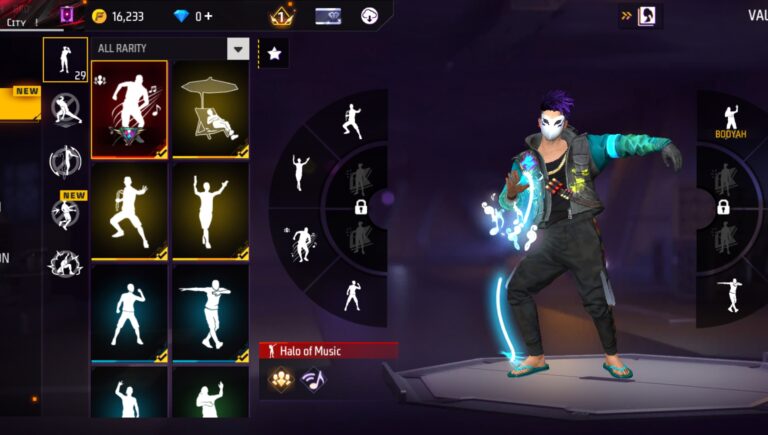The width and height of the screenshot is (768, 435).
Task: Choose the beach umbrella lounge chair emote
Action: tap(210, 109)
